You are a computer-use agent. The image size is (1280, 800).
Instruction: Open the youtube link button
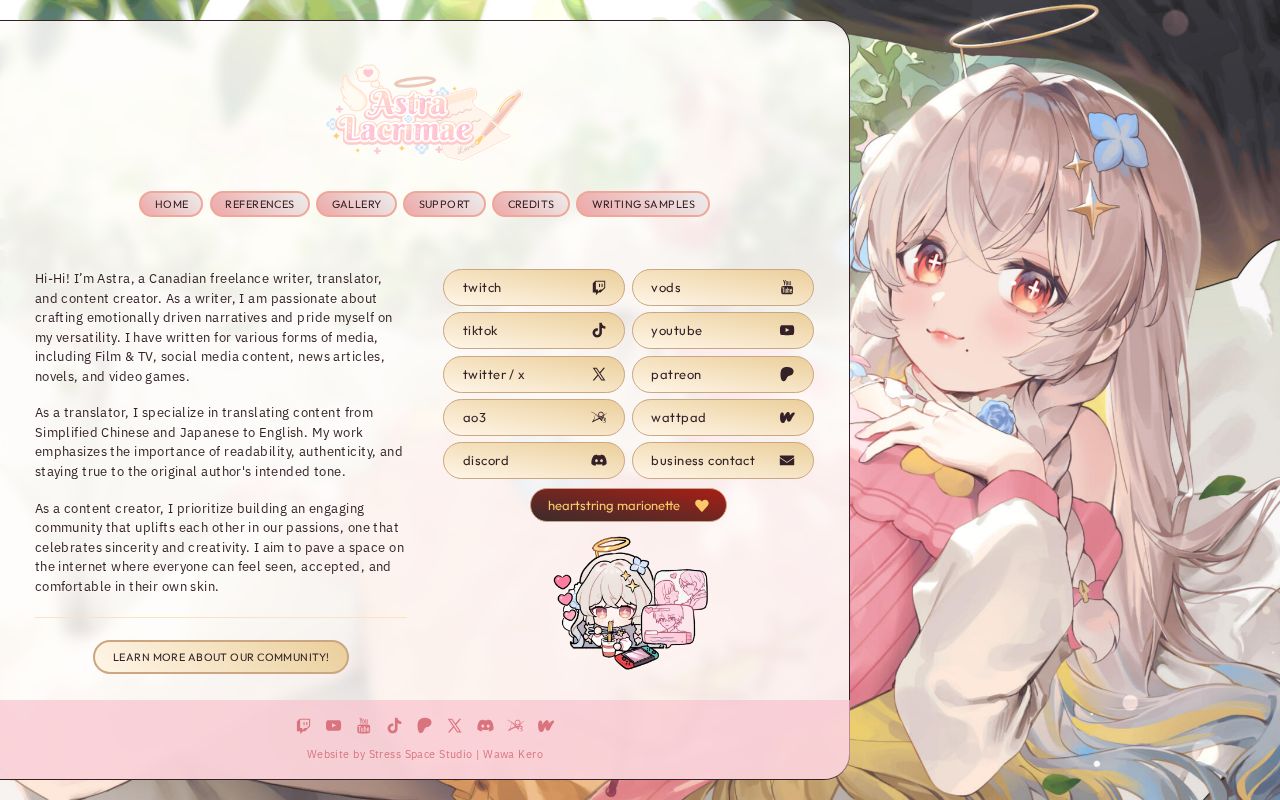[x=722, y=331]
